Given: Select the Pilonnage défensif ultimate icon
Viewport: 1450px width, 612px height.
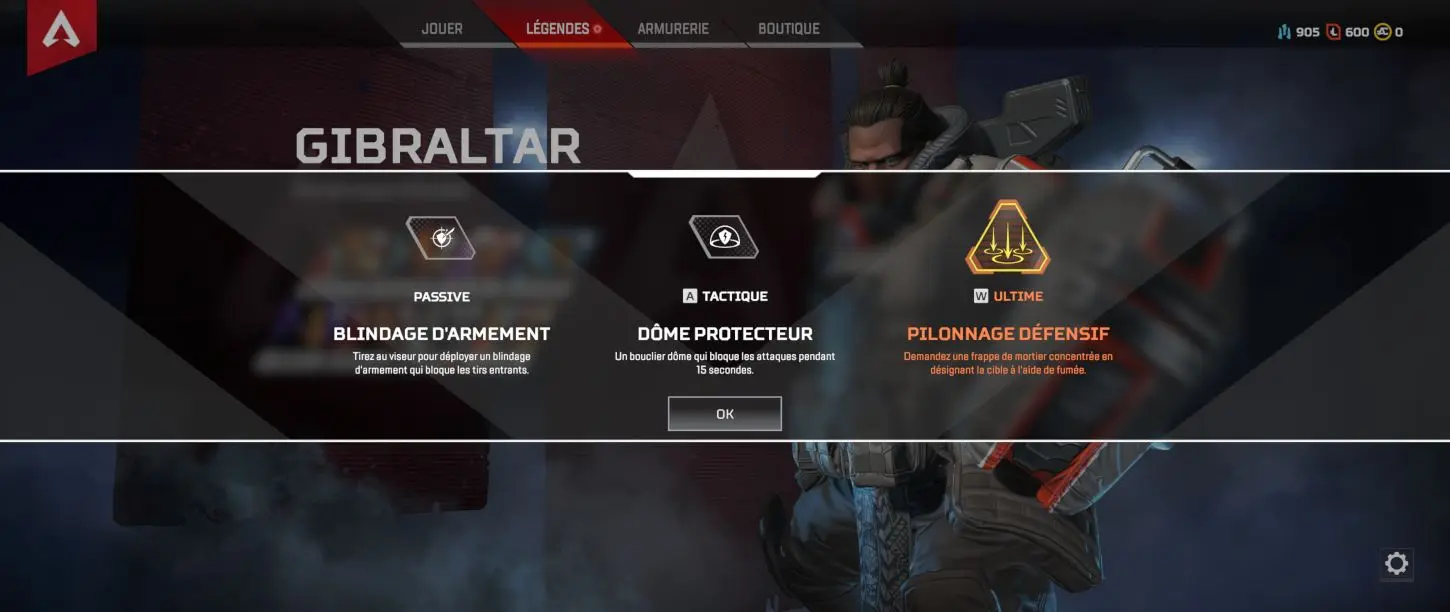Looking at the screenshot, I should coord(1007,237).
